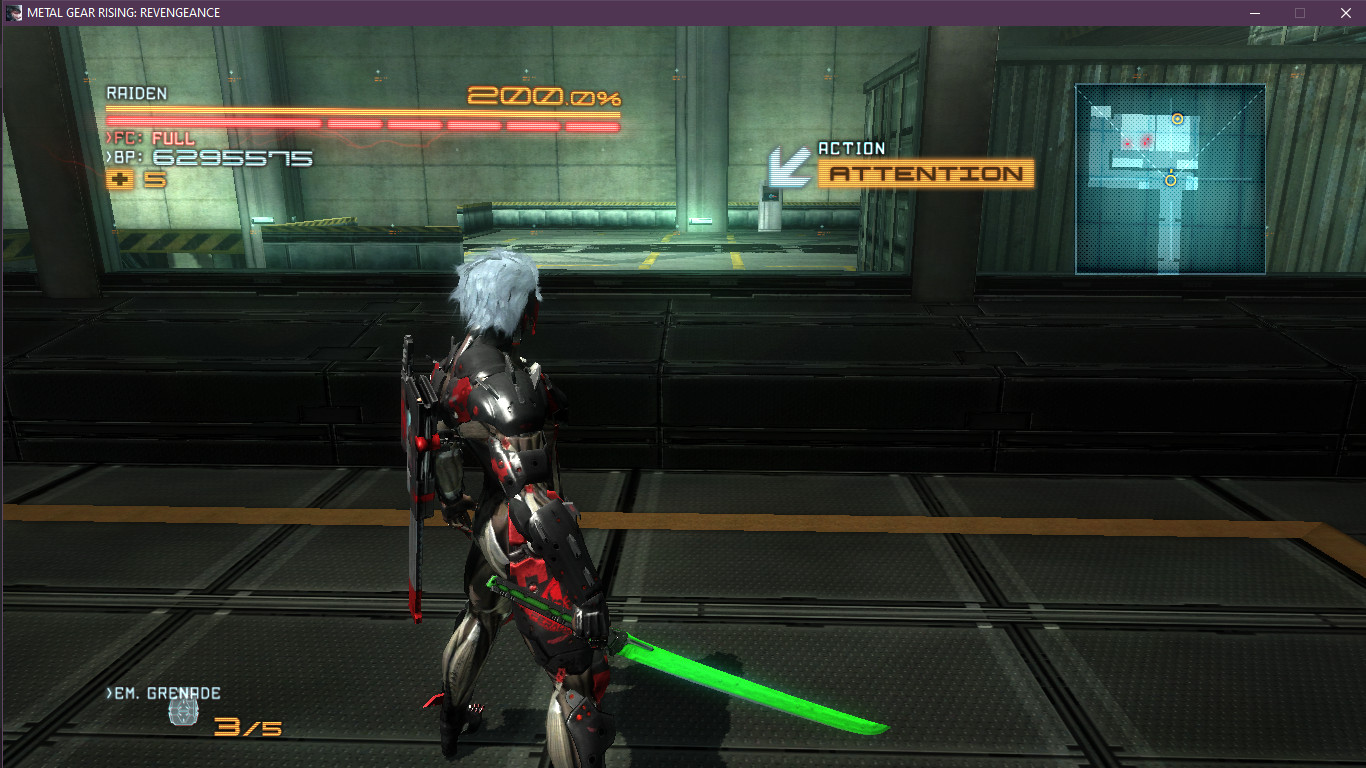Viewport: 1366px width, 768px height.
Task: Click the player position marker on the minimap
Action: [x=1170, y=181]
